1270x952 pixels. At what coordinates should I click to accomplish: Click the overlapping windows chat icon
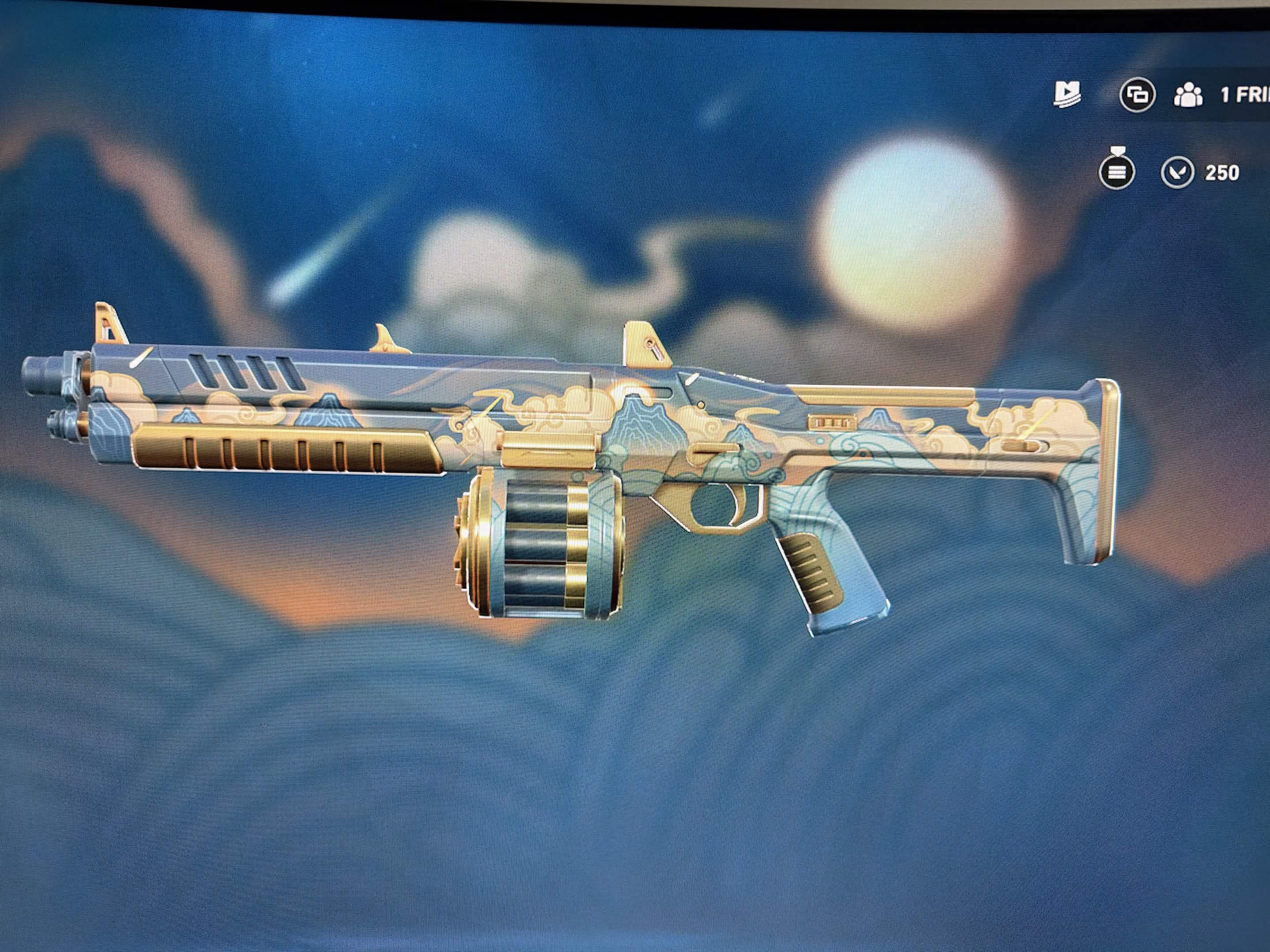click(x=1137, y=95)
